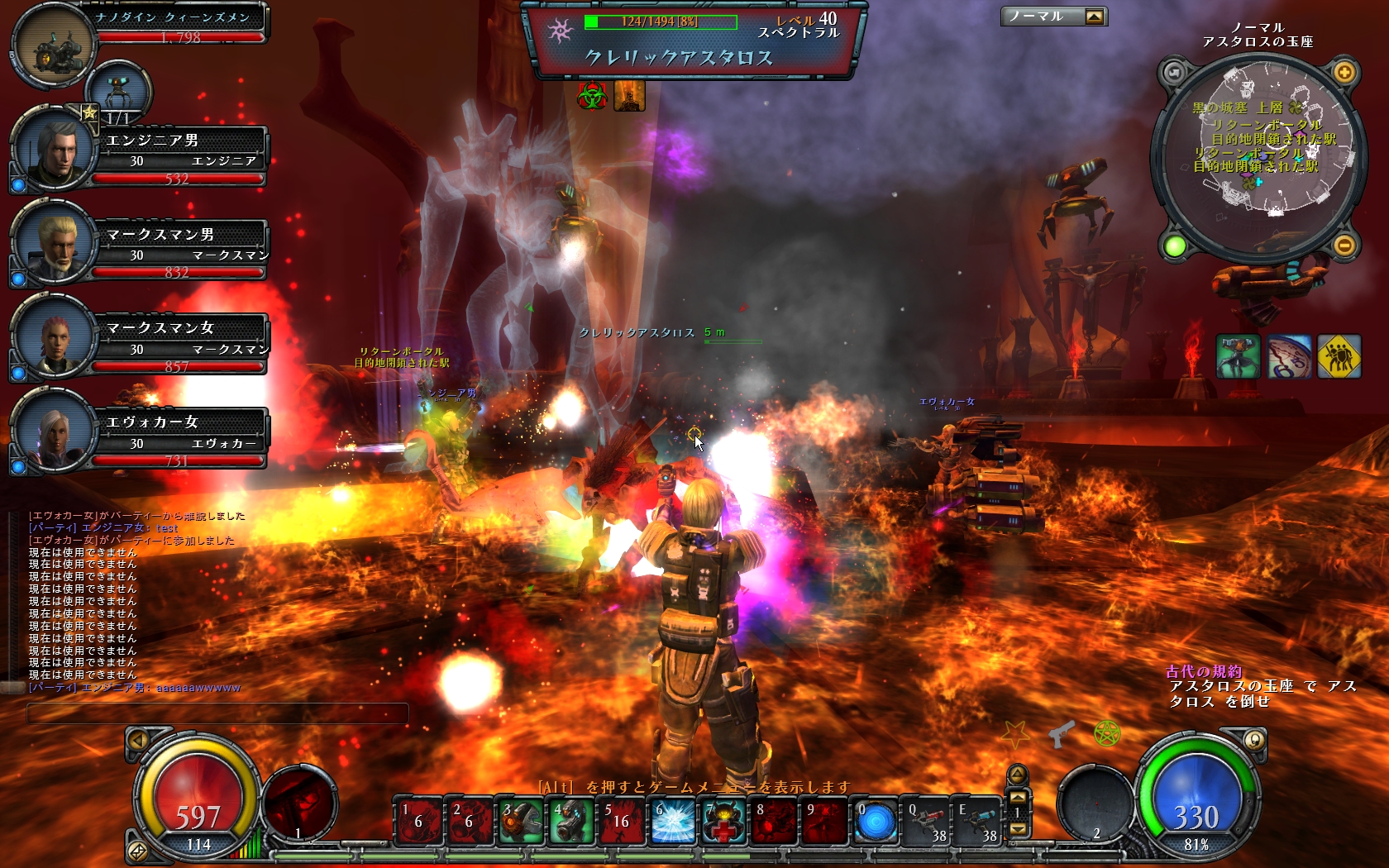Switch hotbar page with the up arrow
The width and height of the screenshot is (1389, 868).
1018,797
